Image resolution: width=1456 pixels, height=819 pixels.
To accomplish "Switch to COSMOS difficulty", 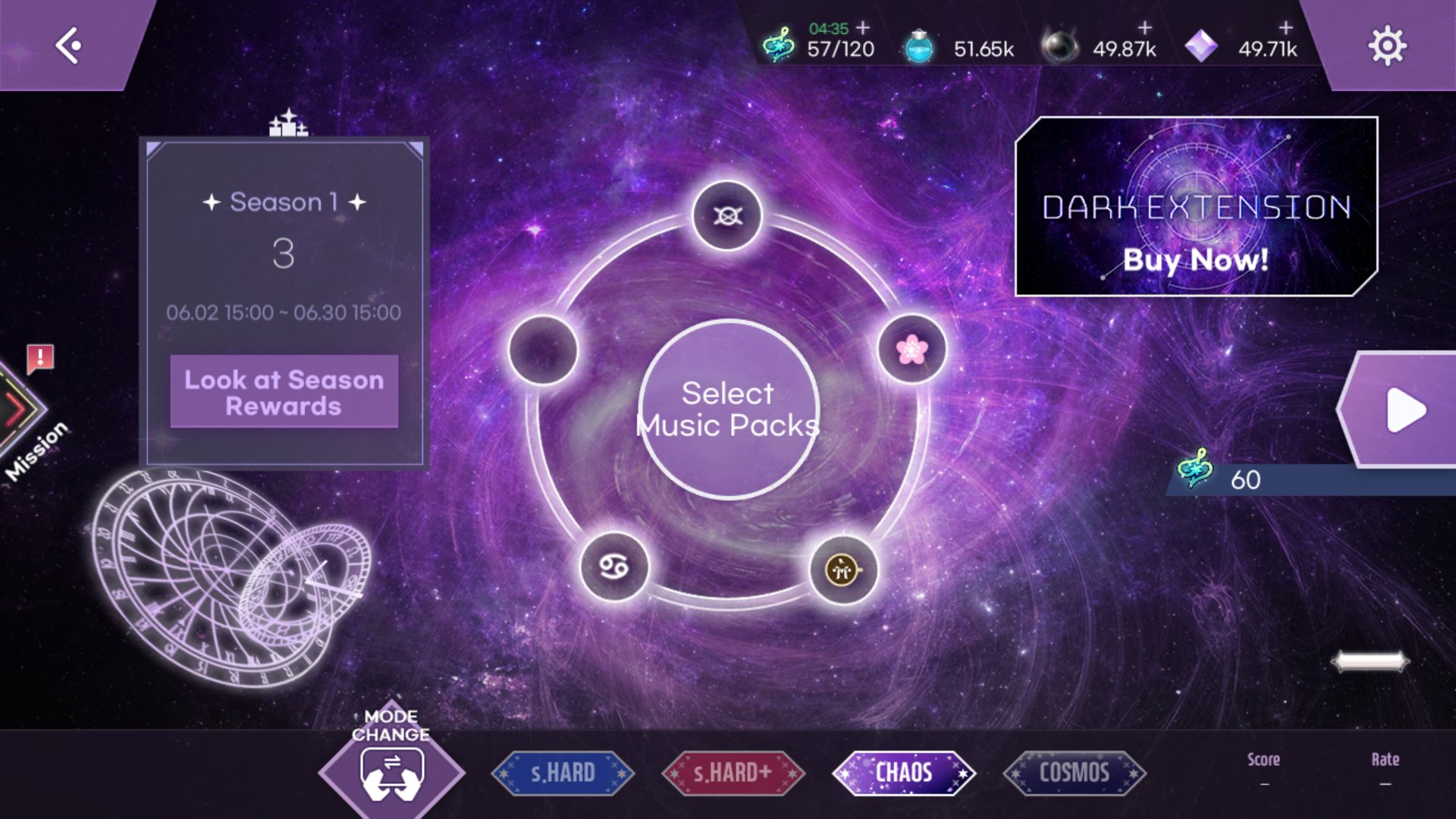I will [1074, 773].
